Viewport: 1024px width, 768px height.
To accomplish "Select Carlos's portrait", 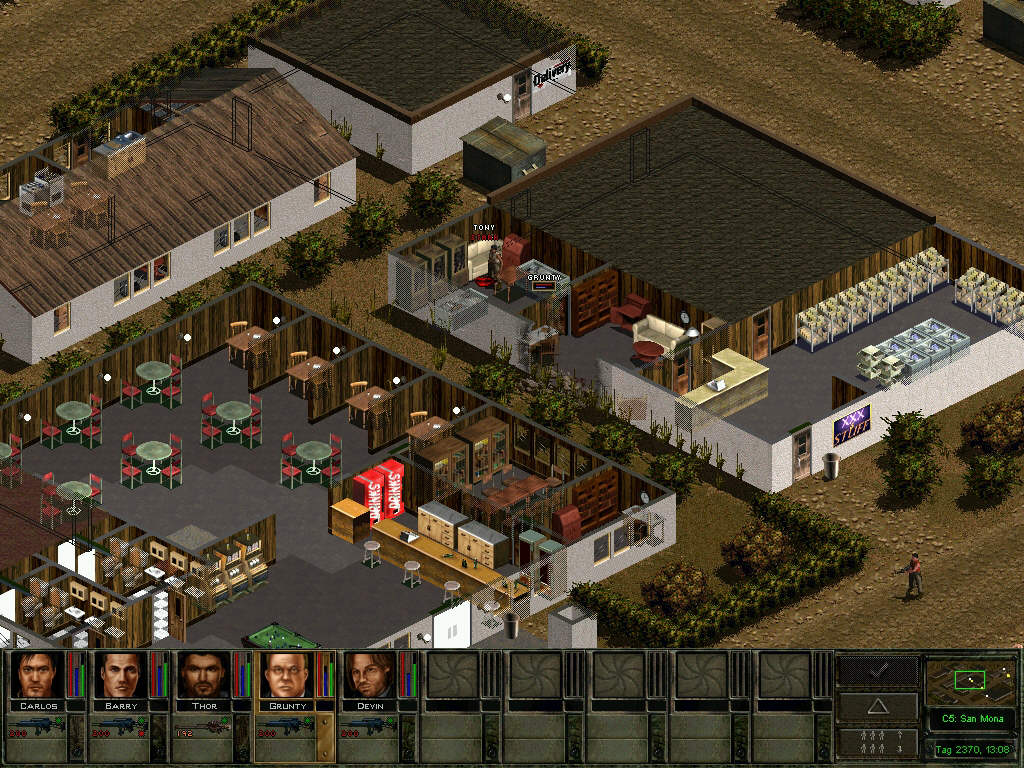I will [39, 675].
